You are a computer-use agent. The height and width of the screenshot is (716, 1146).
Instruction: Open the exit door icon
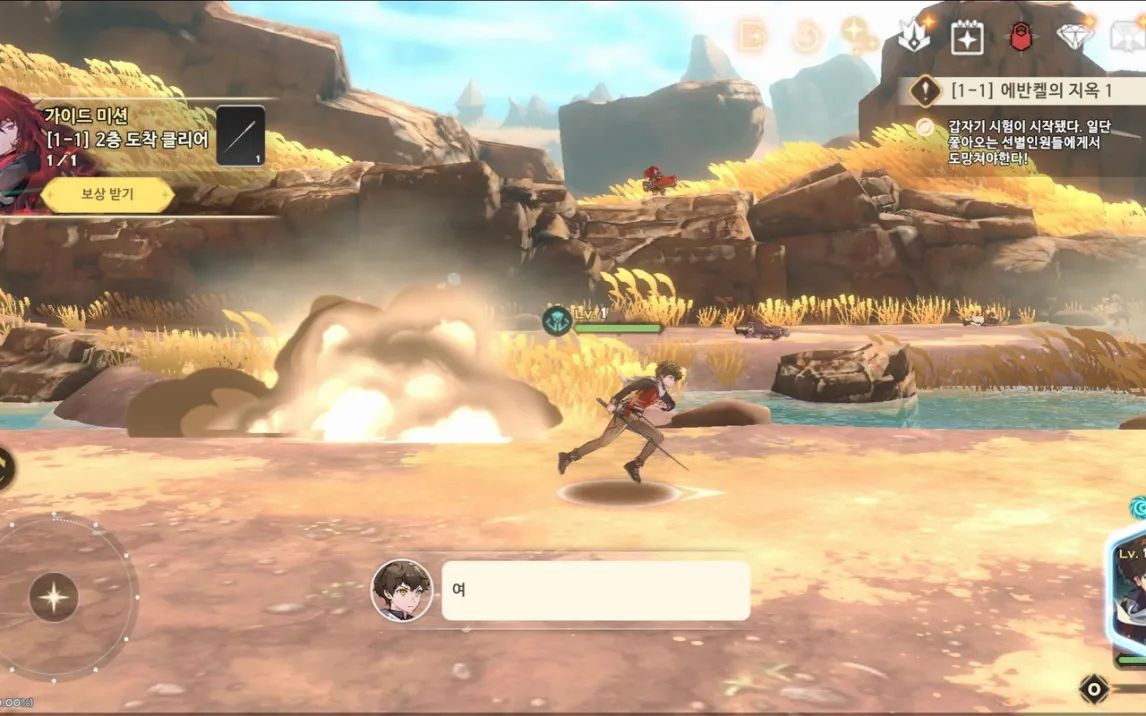coord(751,37)
